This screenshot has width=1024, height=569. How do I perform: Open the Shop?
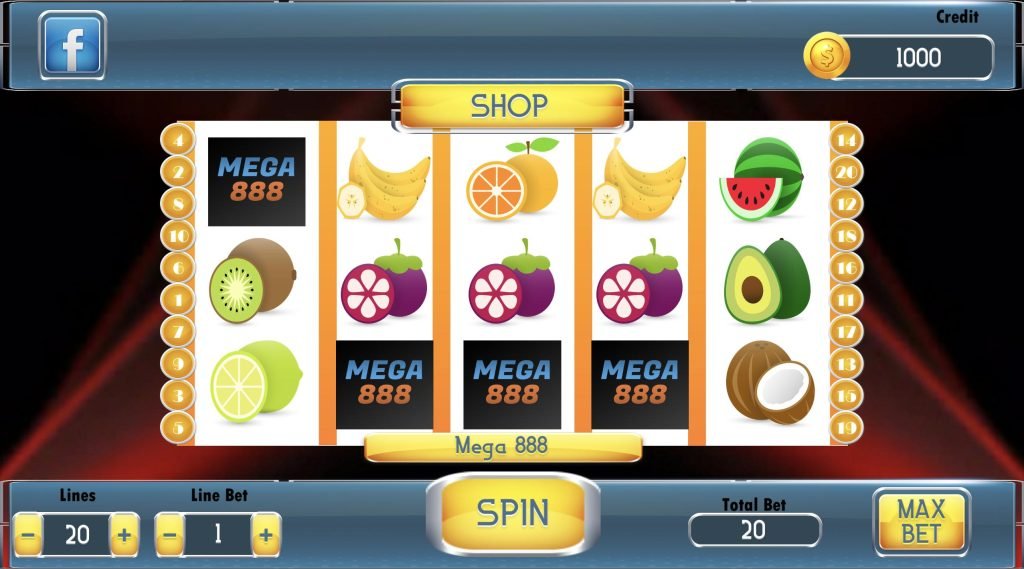[511, 106]
